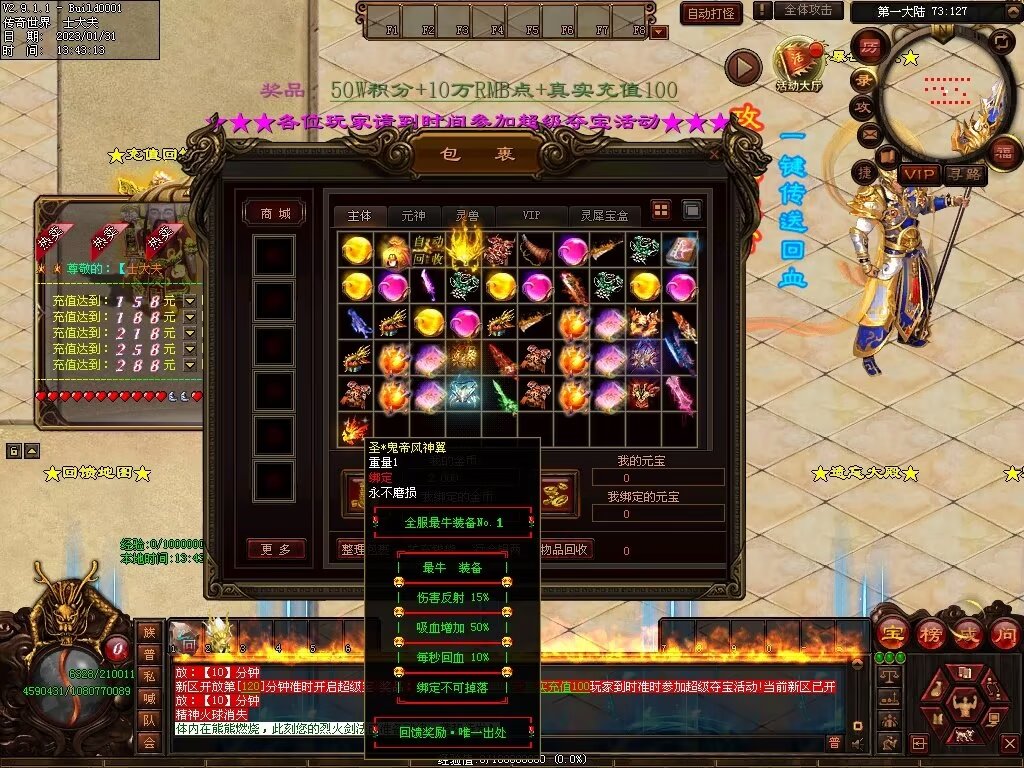Open the 商城 shop button
This screenshot has height=768, width=1024.
275,213
